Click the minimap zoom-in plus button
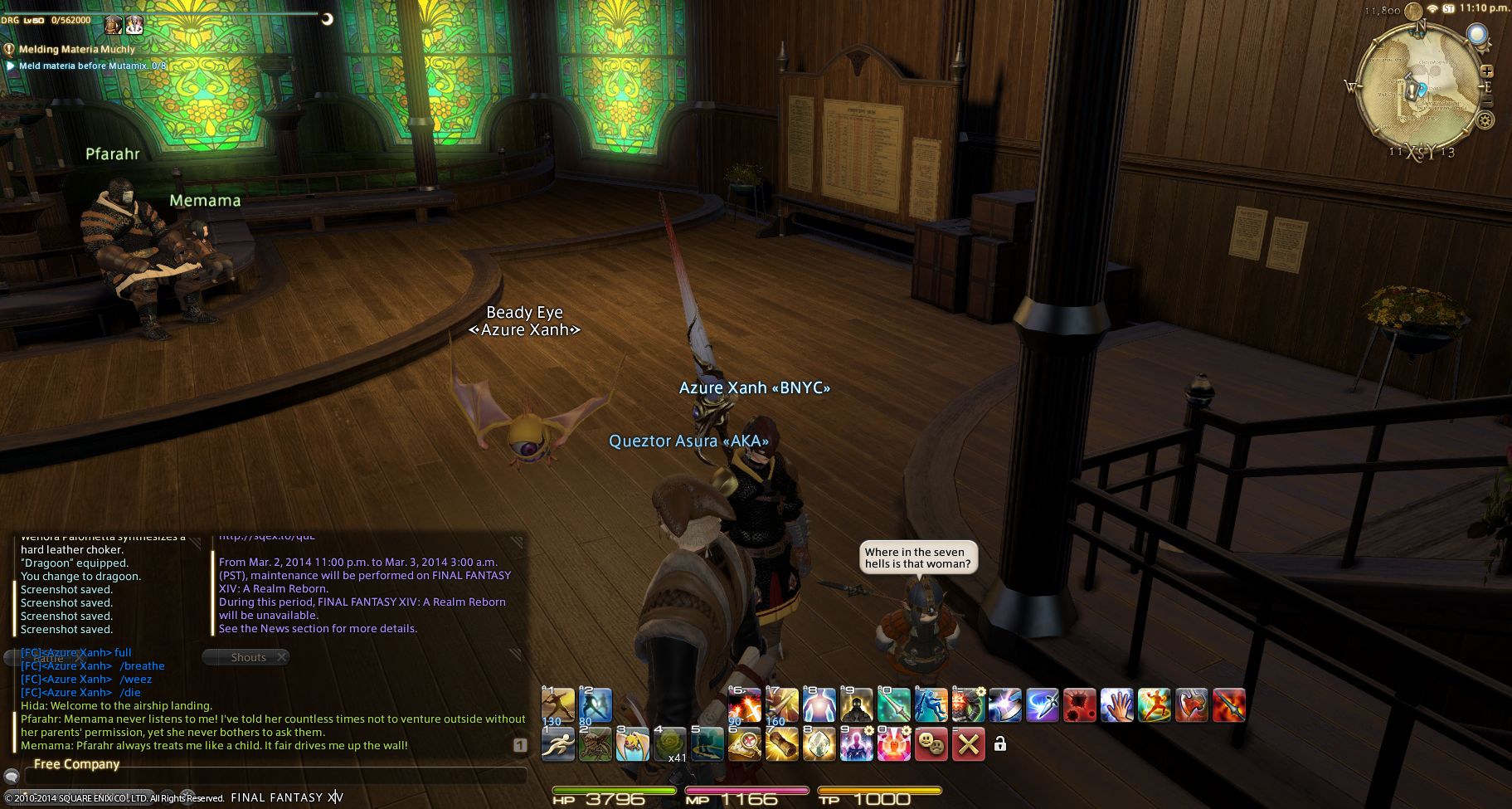This screenshot has width=1512, height=809. [x=1486, y=71]
